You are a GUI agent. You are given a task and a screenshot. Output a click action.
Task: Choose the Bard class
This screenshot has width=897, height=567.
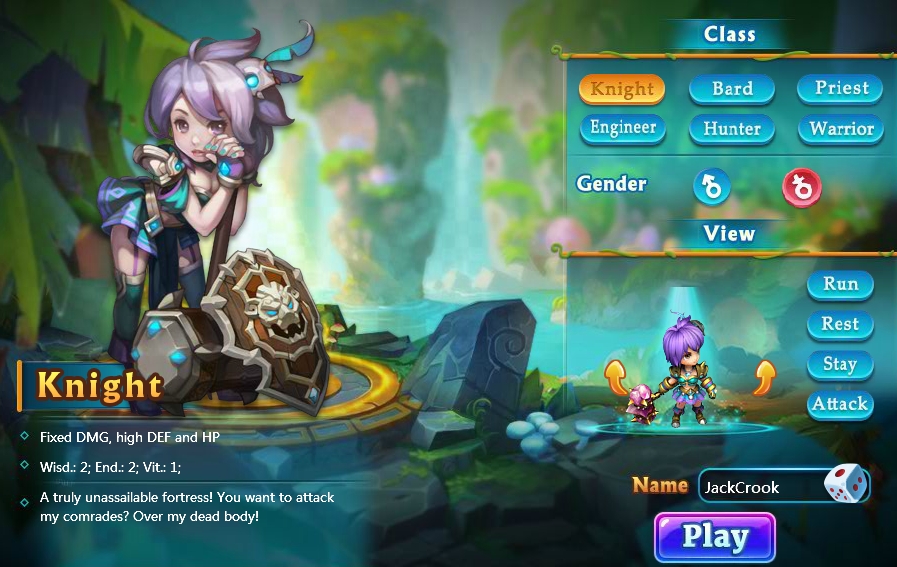(732, 89)
